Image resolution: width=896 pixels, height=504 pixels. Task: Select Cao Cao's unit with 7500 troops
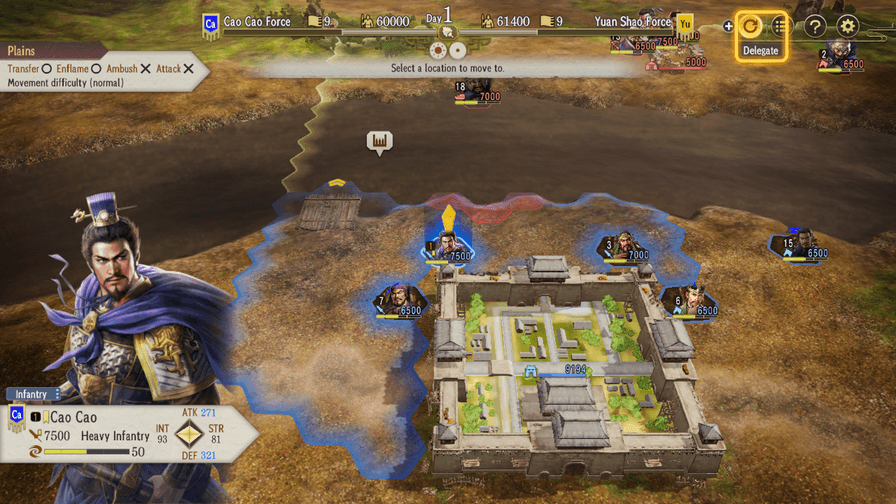448,247
